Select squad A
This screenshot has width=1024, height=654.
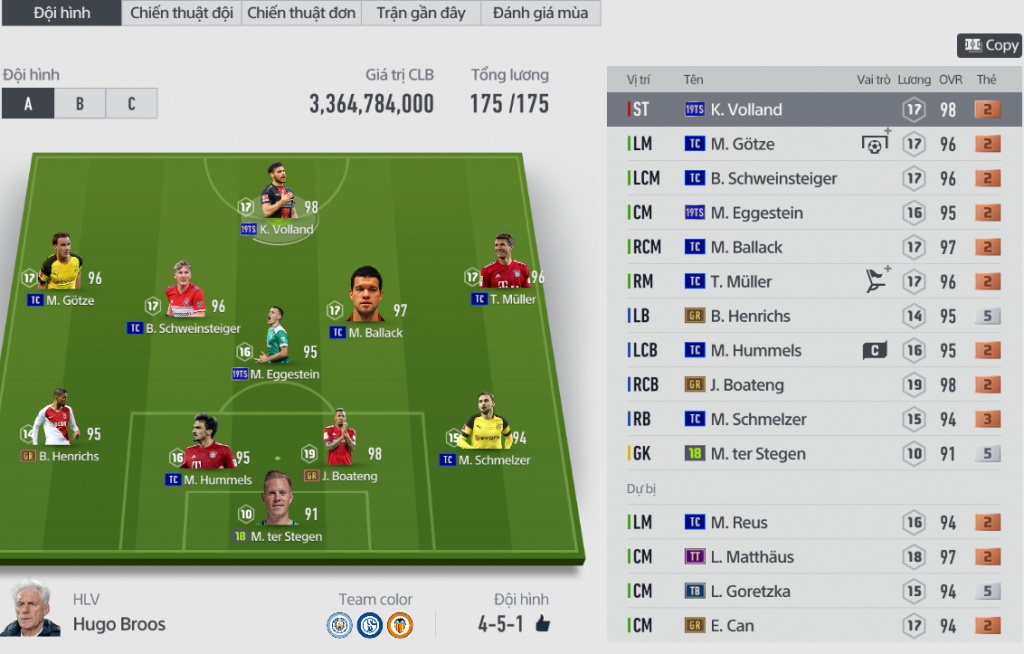(x=28, y=104)
